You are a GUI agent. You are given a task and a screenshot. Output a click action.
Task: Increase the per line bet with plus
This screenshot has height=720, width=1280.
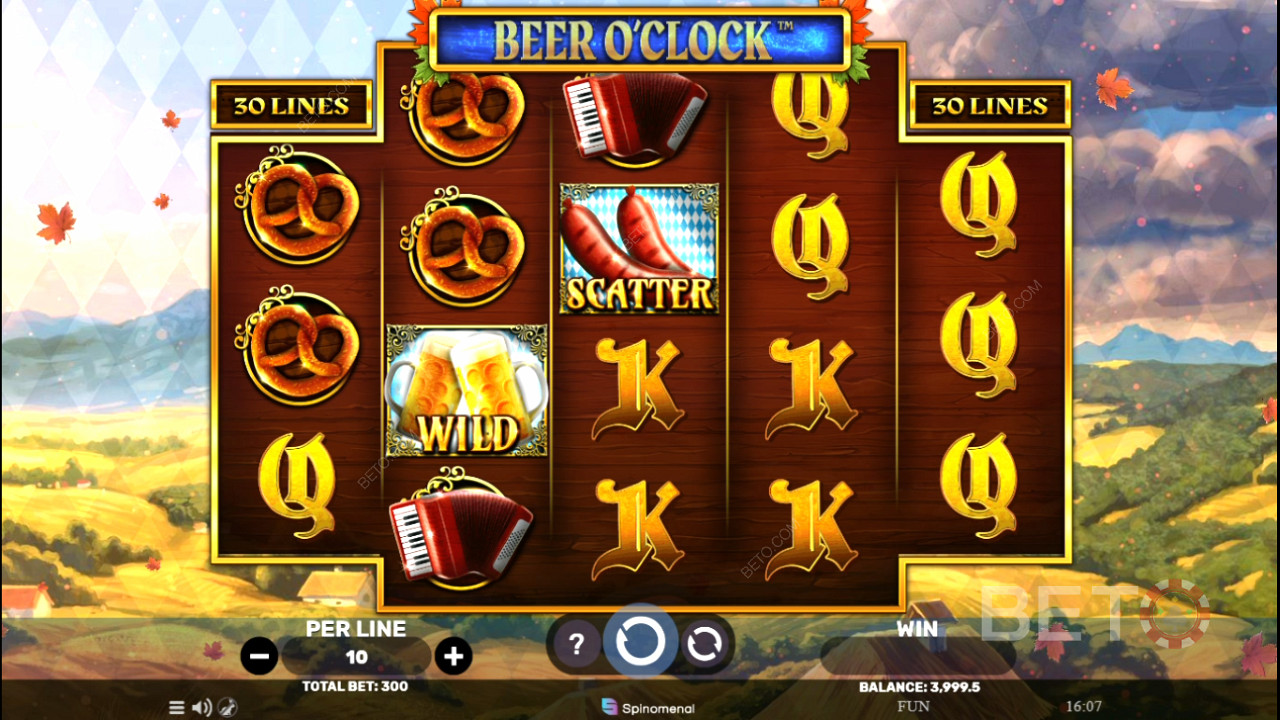click(x=454, y=656)
